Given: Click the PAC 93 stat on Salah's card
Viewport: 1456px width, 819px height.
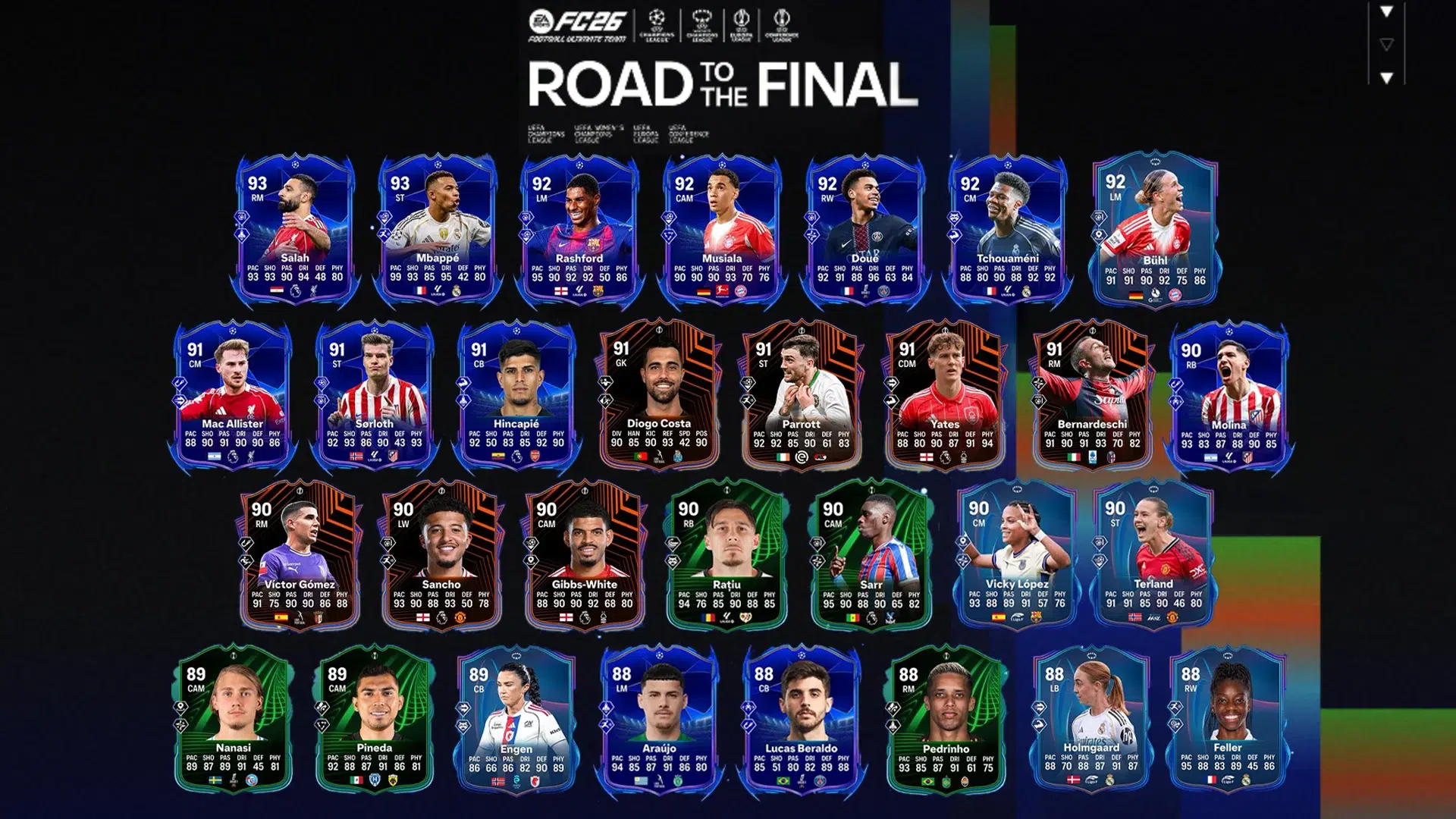Looking at the screenshot, I should 253,275.
